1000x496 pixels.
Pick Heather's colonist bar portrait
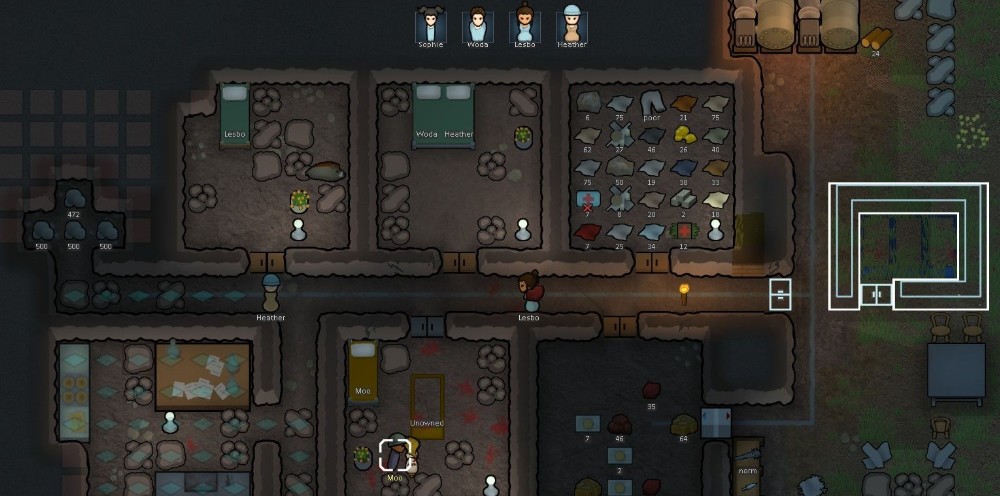click(x=571, y=24)
